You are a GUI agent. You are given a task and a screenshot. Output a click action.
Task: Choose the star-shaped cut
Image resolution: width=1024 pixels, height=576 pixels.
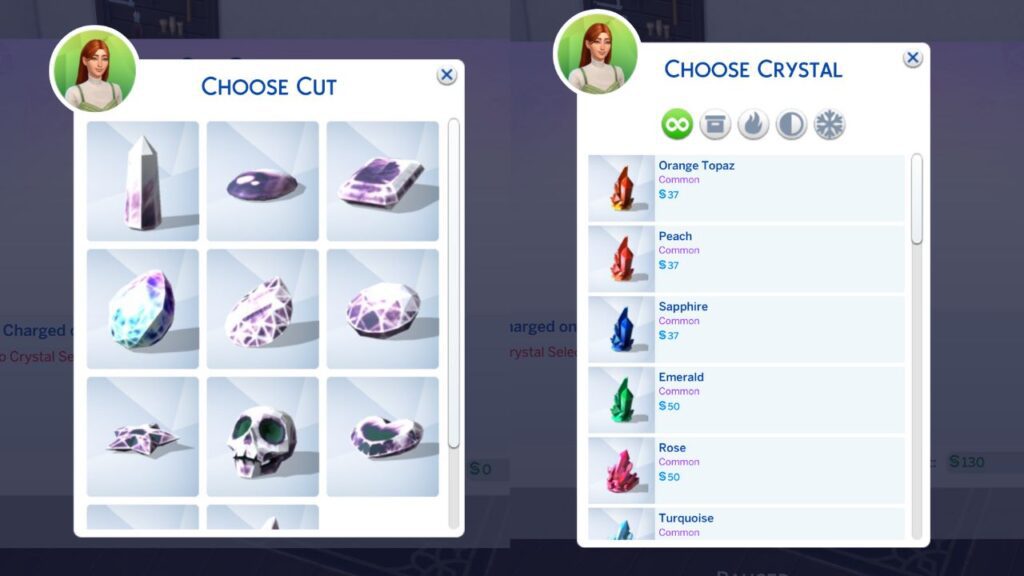point(143,437)
